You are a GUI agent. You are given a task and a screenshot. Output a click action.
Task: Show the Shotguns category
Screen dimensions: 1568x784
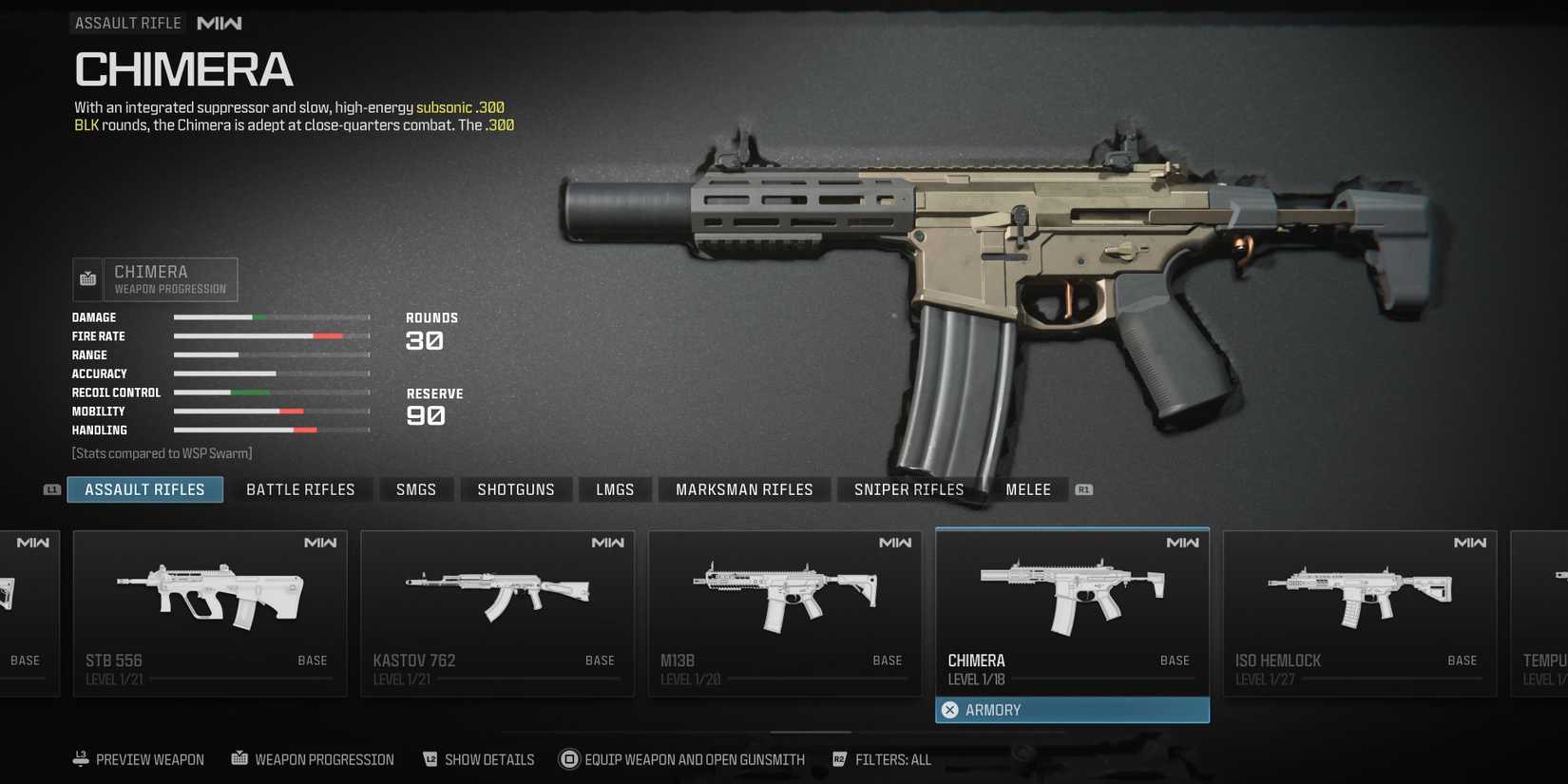[516, 489]
